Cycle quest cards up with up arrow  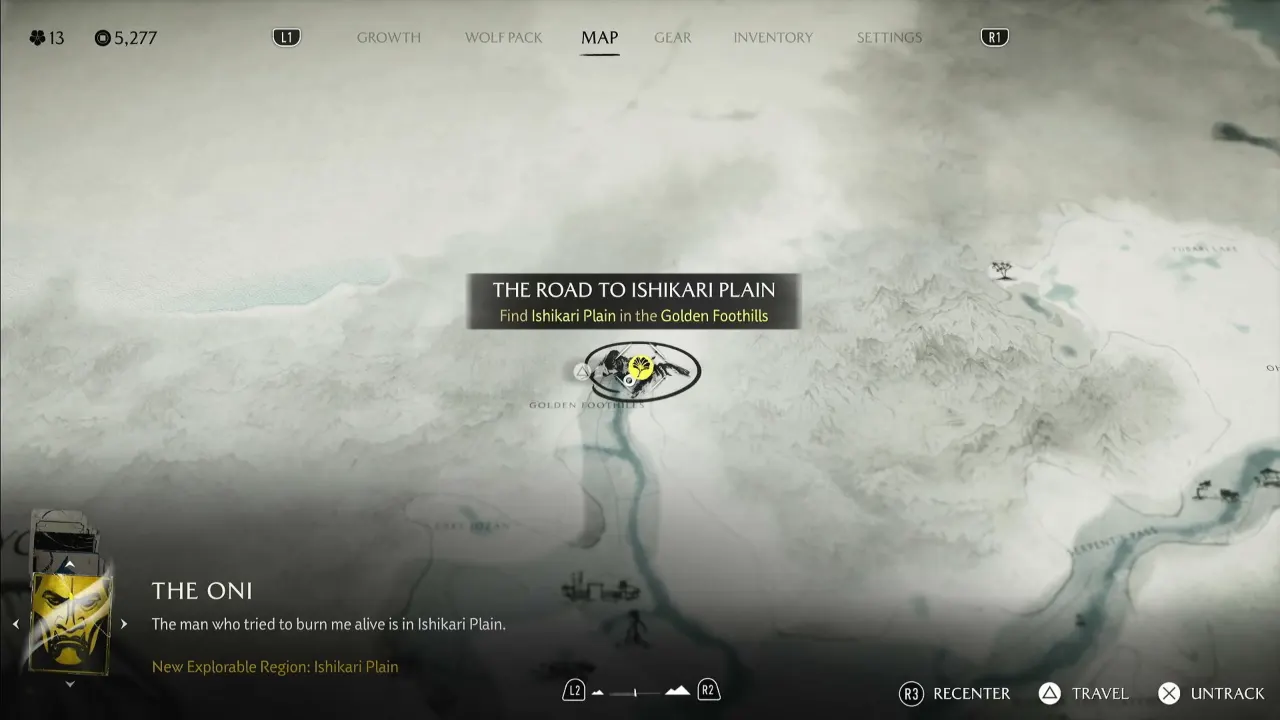pos(69,566)
